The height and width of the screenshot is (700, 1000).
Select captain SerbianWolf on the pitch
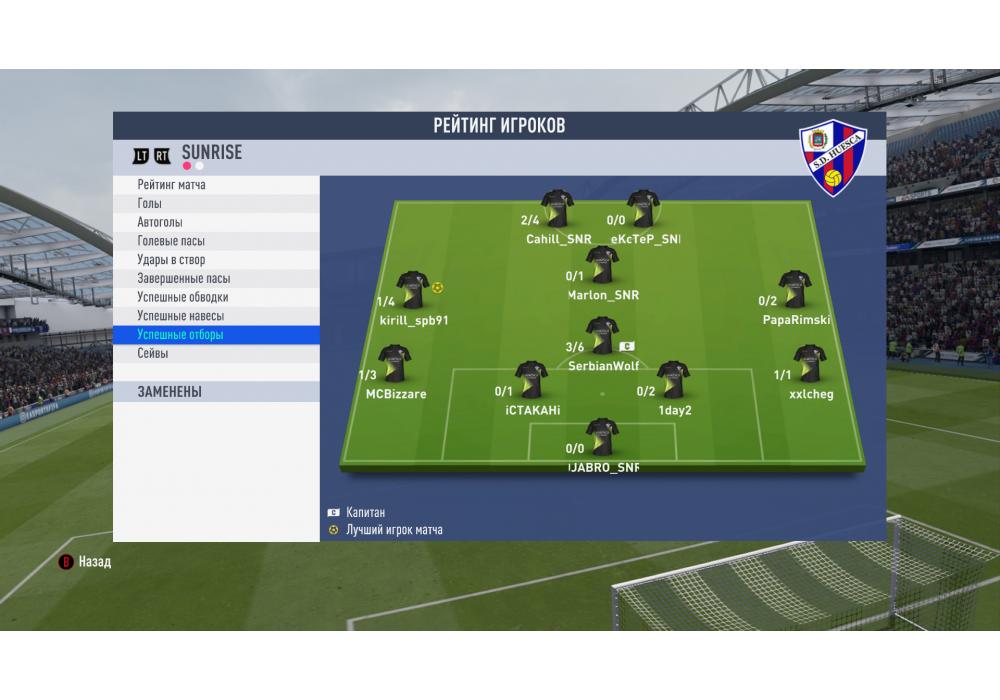pos(602,338)
